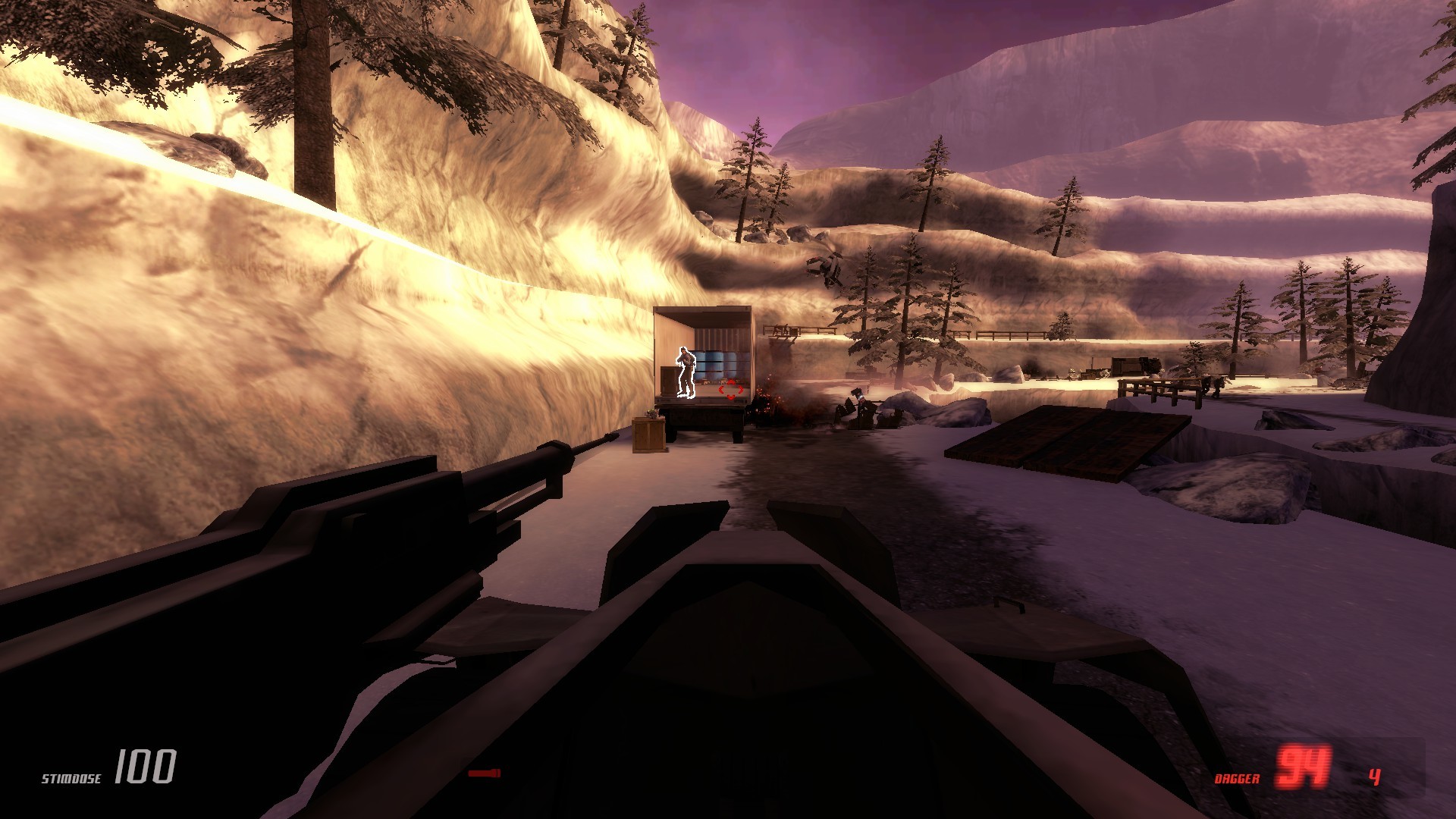Click the STIMDOSE label
This screenshot has height=819, width=1456.
72,779
